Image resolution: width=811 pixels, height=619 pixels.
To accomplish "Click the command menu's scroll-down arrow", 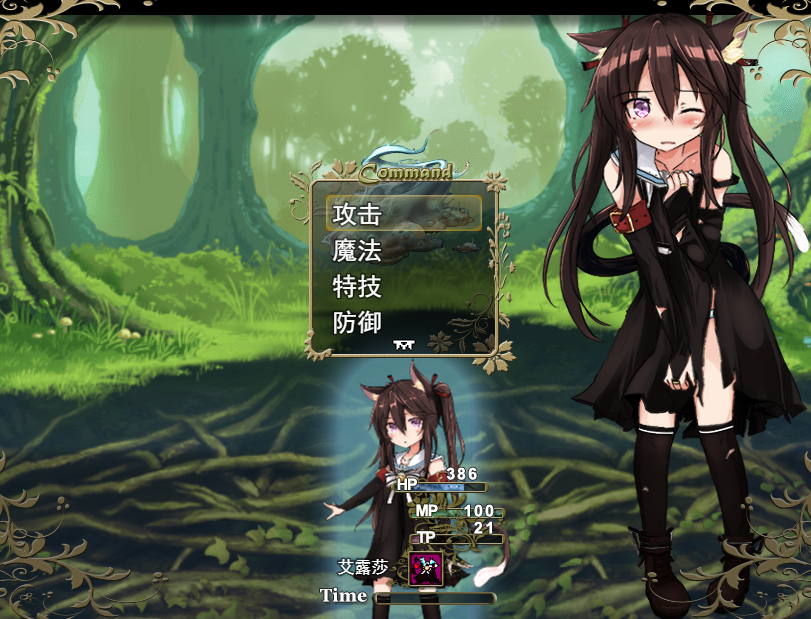I will (404, 345).
